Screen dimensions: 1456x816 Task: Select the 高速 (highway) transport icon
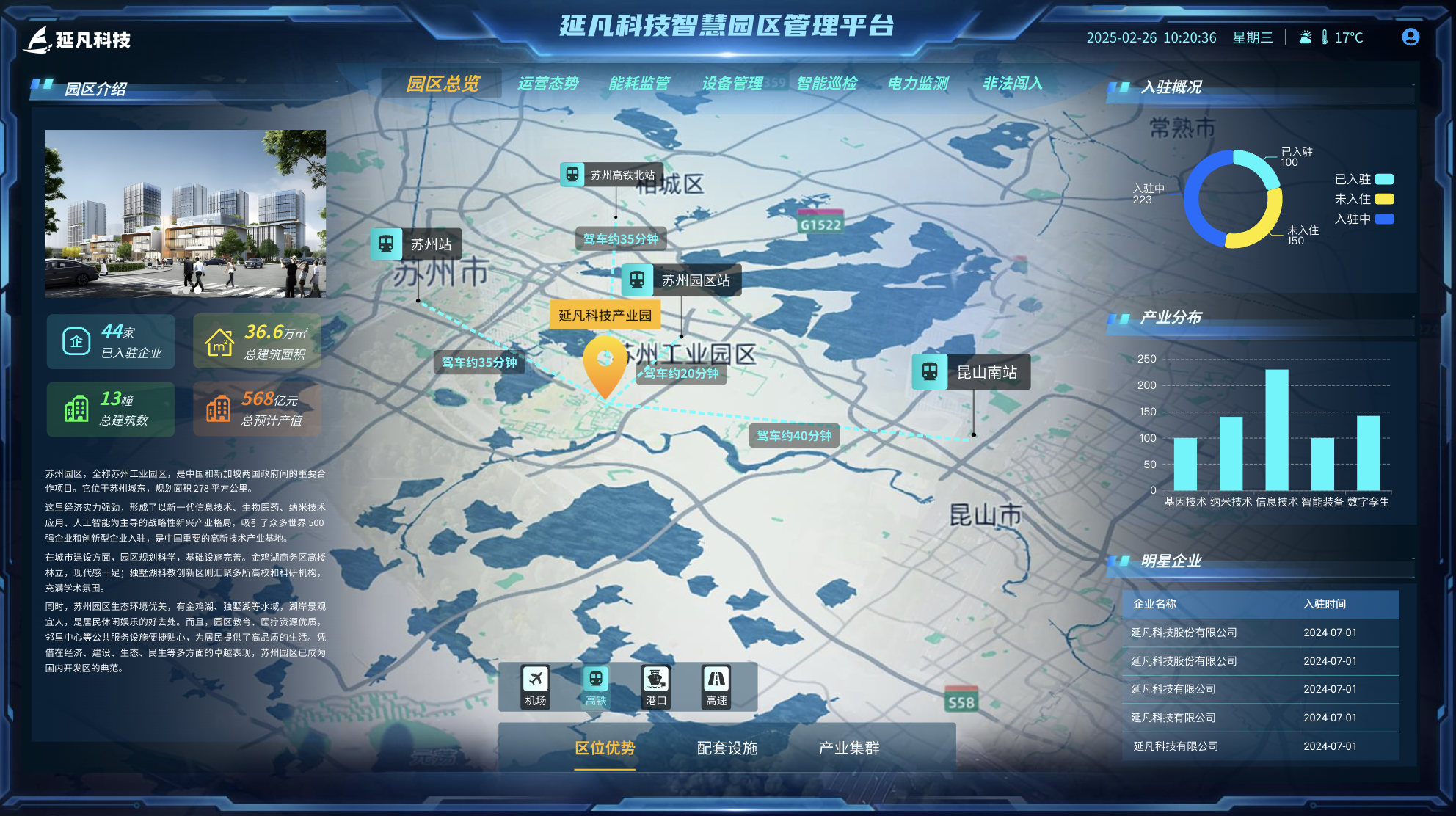pyautogui.click(x=716, y=685)
